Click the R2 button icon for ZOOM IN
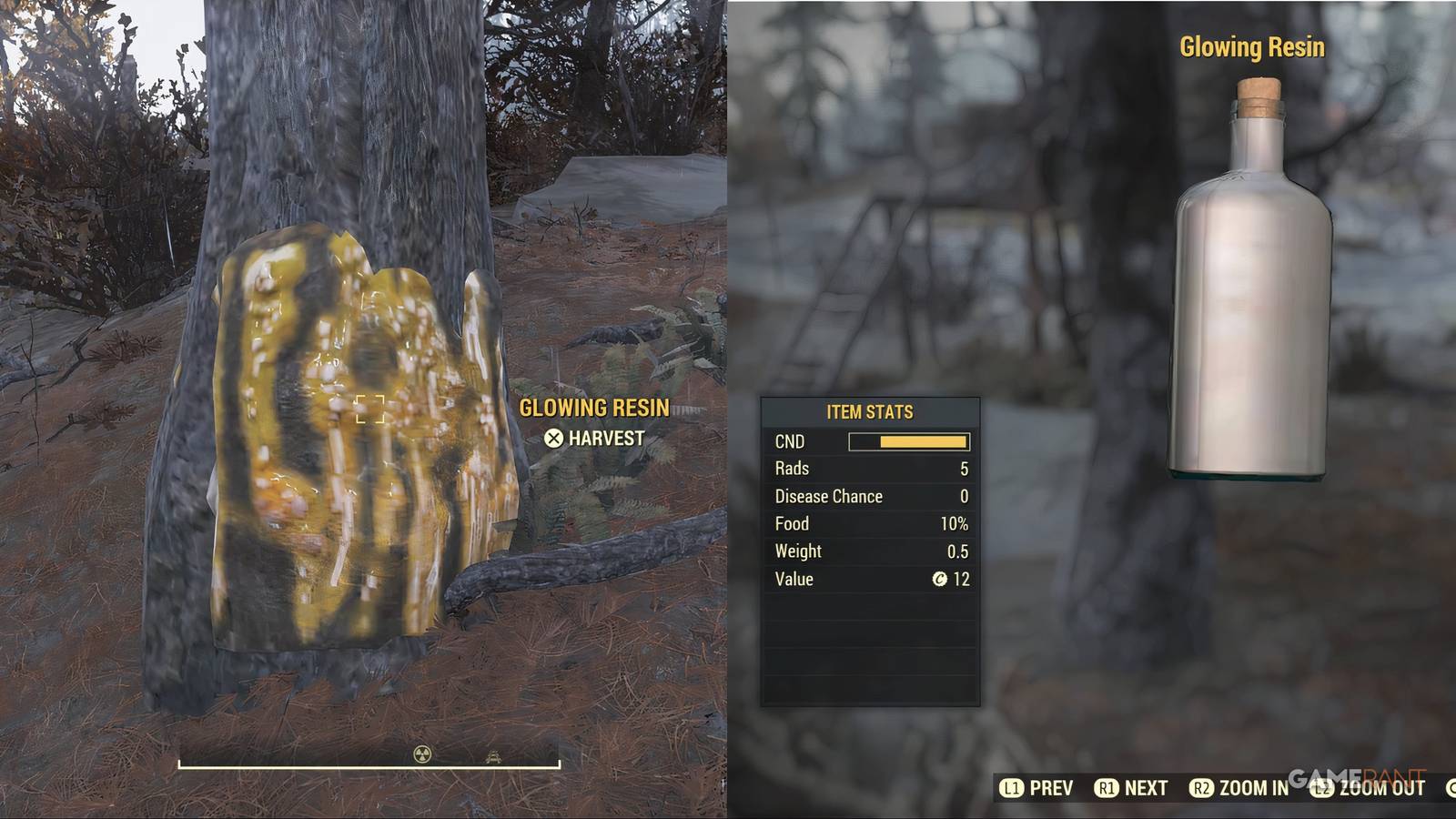Image resolution: width=1456 pixels, height=819 pixels. point(1201,787)
